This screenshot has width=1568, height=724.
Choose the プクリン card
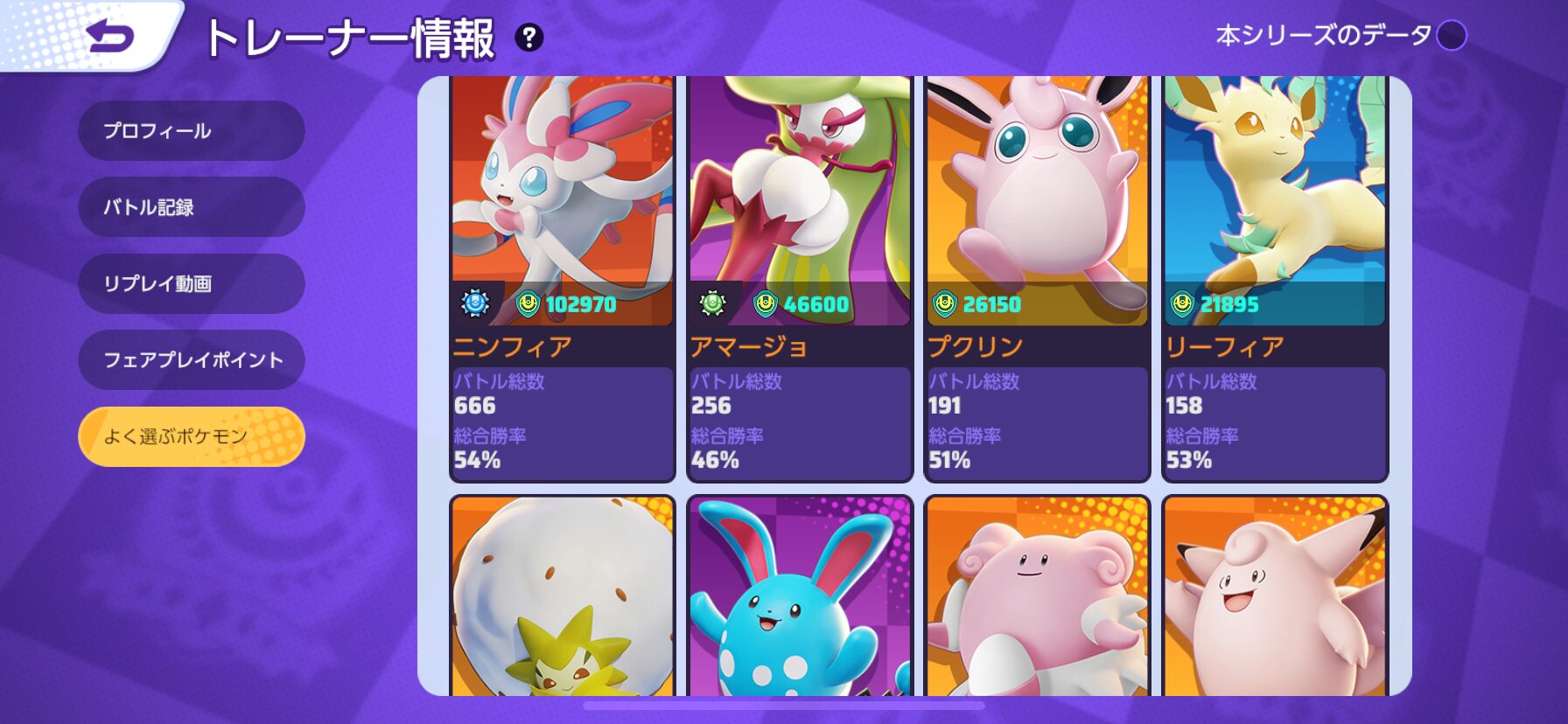1037,278
